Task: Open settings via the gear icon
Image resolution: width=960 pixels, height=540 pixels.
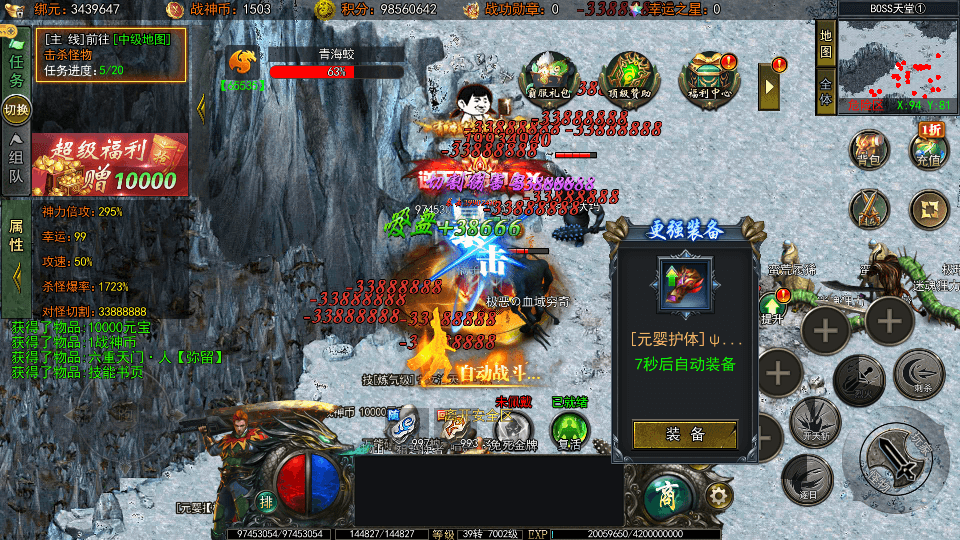Action: click(x=716, y=495)
